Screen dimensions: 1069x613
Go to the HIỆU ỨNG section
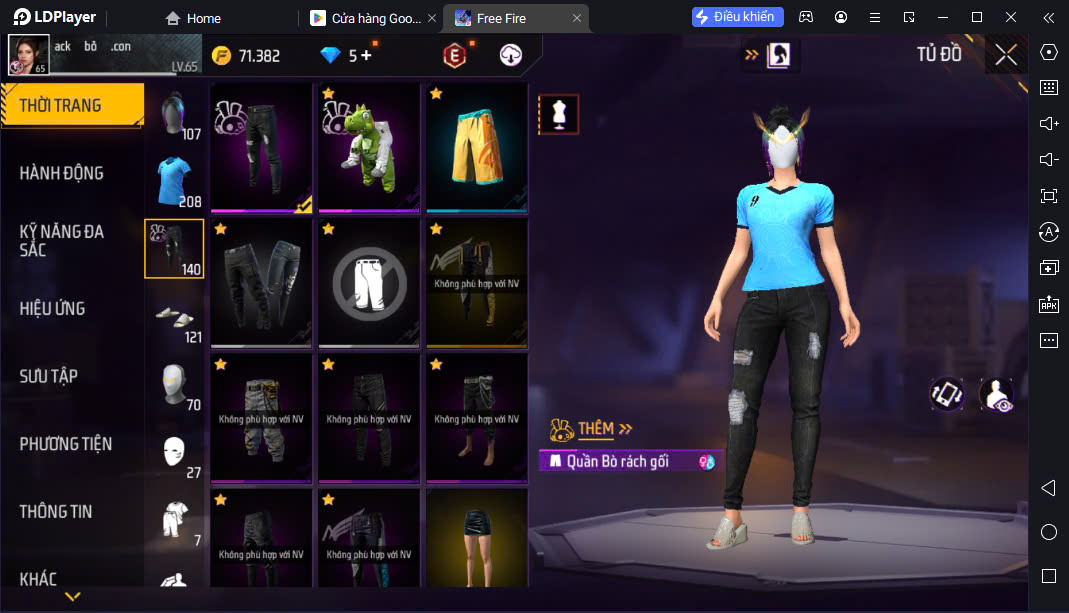pos(52,308)
